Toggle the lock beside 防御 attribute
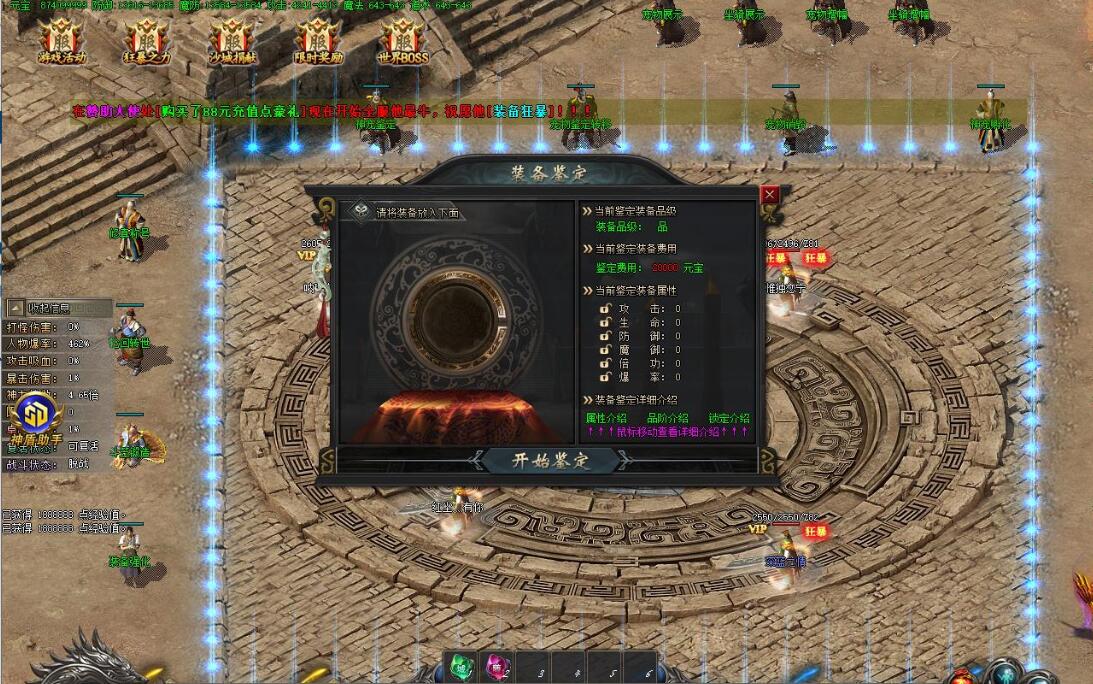Image resolution: width=1093 pixels, height=684 pixels. coord(605,337)
